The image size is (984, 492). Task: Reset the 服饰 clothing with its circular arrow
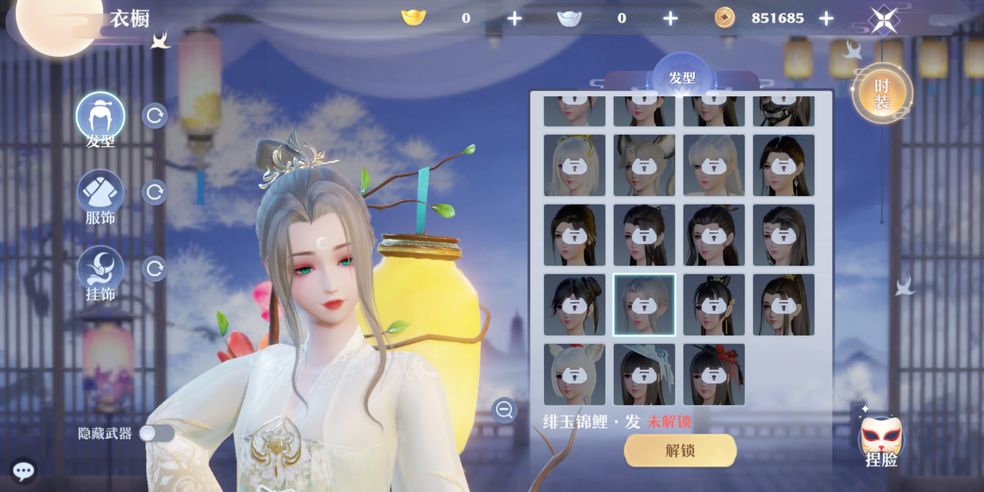pos(155,192)
